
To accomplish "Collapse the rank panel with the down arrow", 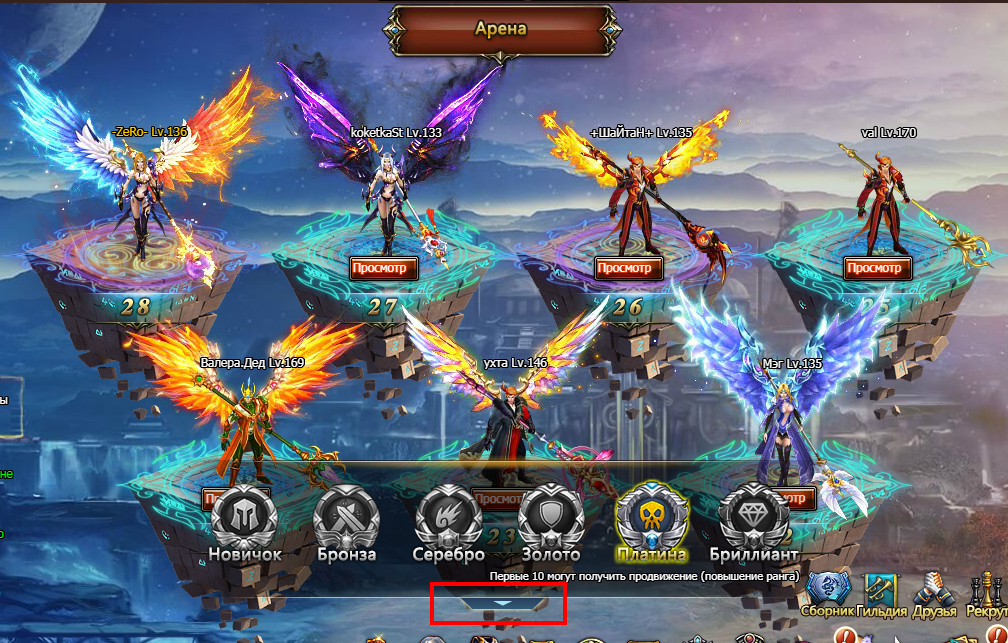I will click(502, 603).
